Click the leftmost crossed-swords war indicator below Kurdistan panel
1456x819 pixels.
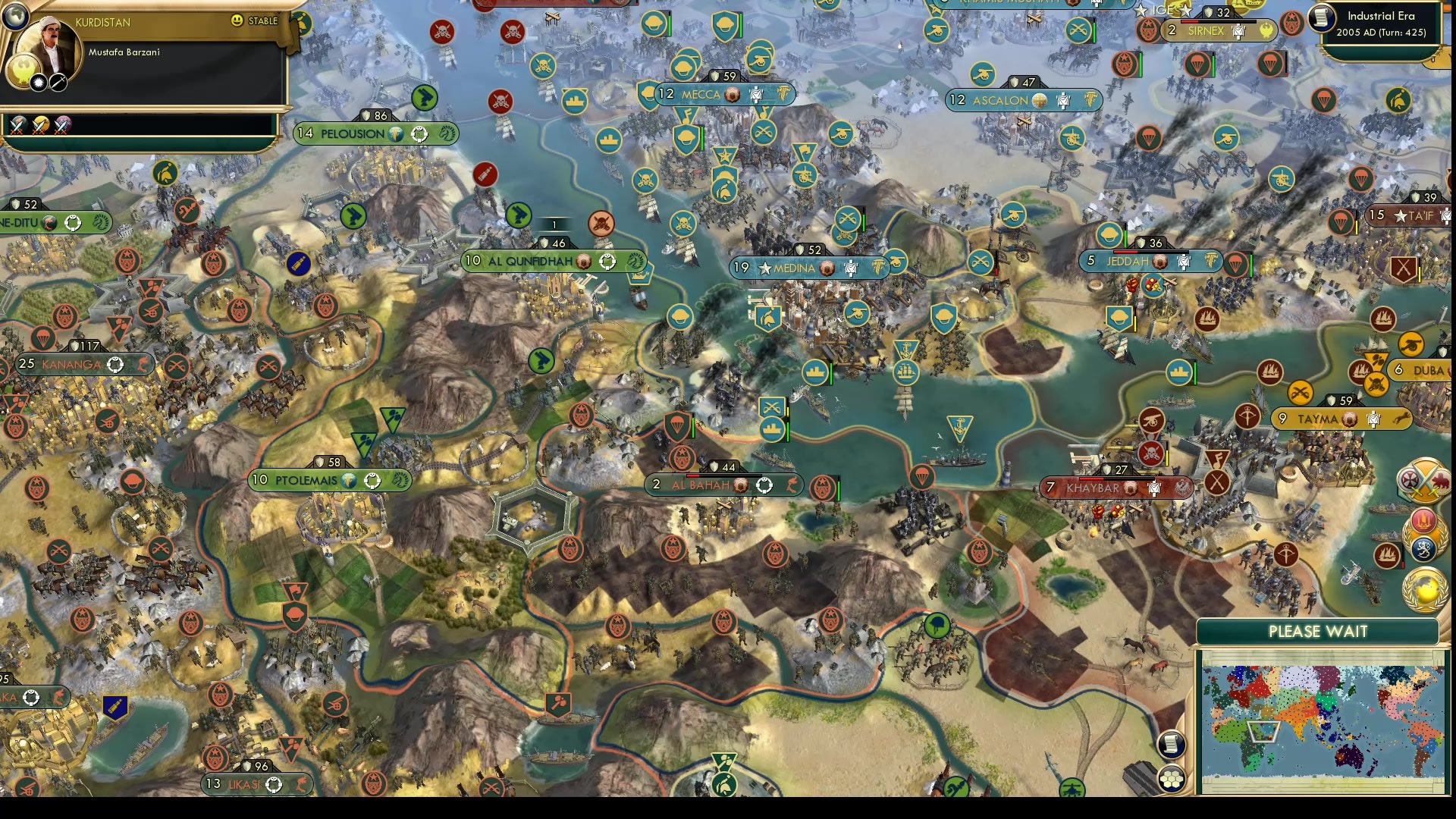17,127
